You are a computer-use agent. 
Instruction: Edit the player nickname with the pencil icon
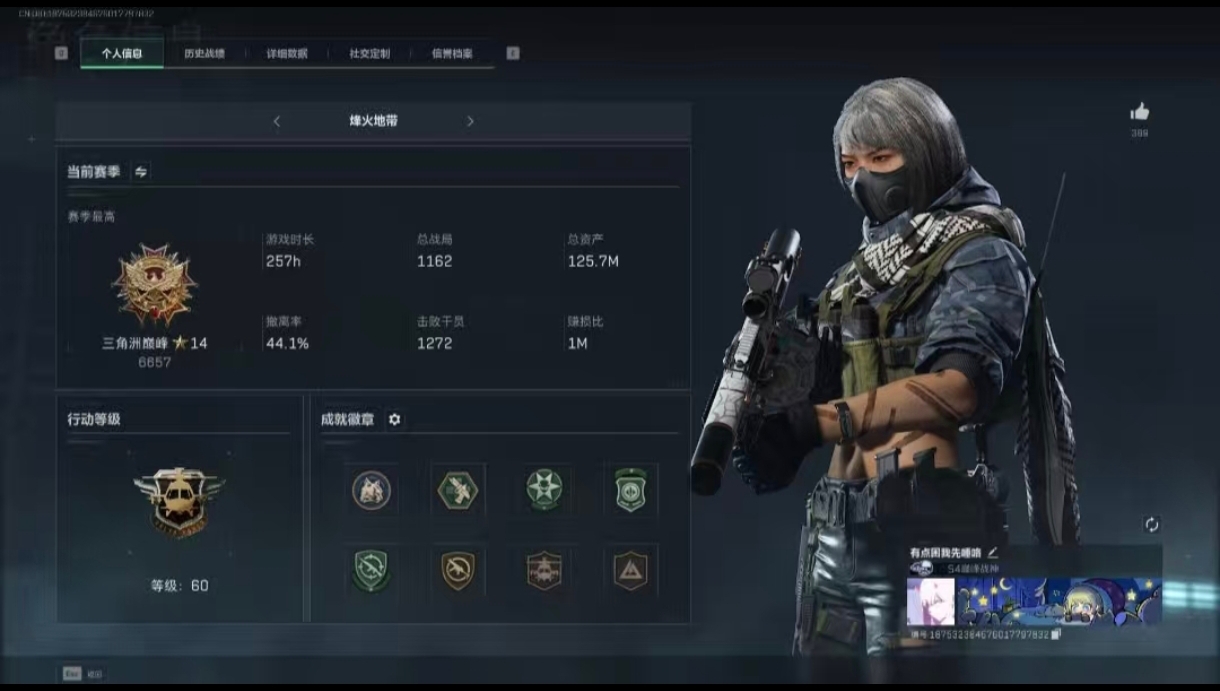(x=993, y=552)
